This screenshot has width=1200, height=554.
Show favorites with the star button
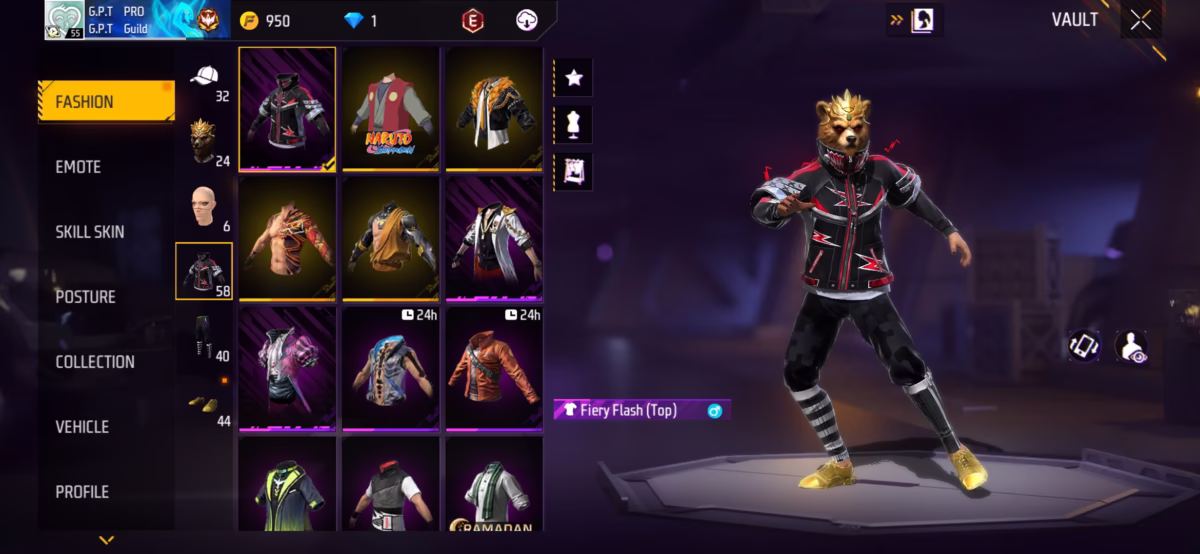573,78
